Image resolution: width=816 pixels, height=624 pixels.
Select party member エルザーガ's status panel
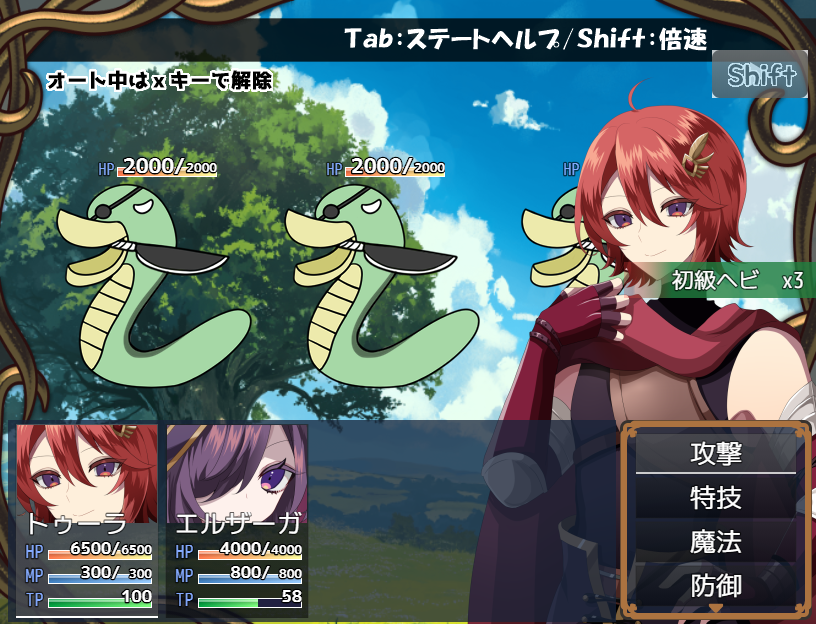coord(238,519)
